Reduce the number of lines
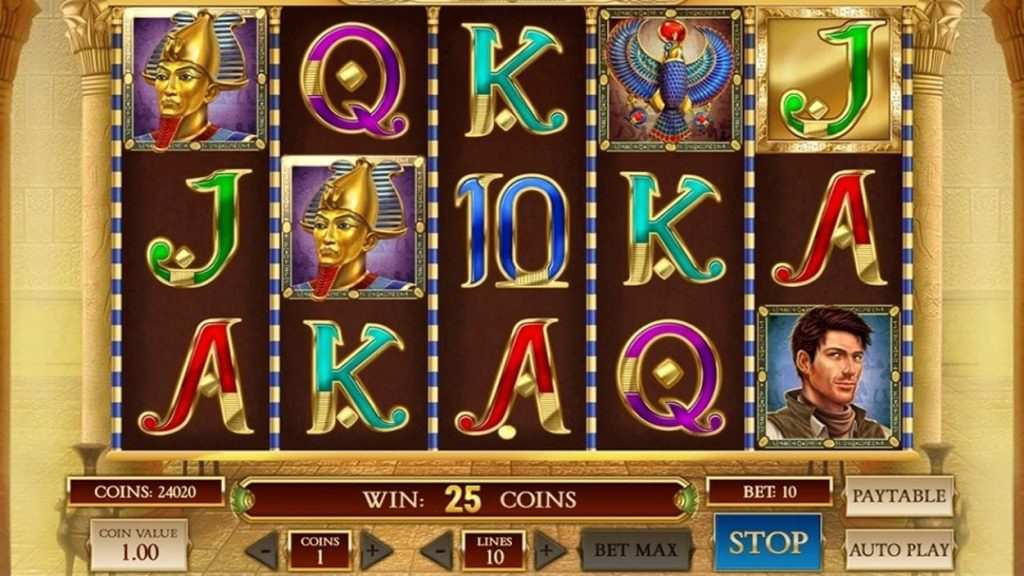 (x=436, y=550)
